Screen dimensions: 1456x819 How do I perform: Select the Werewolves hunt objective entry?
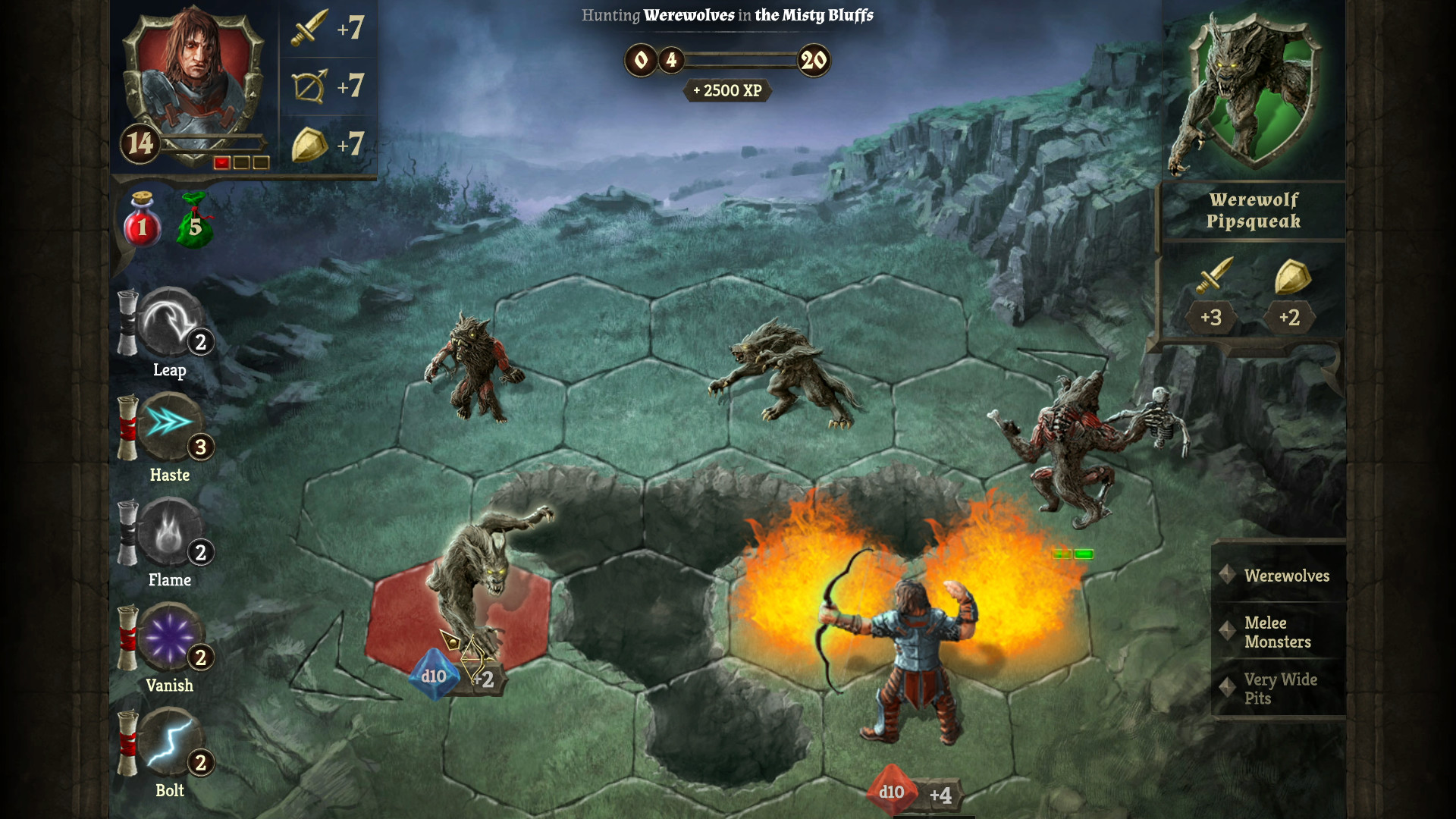click(1286, 576)
